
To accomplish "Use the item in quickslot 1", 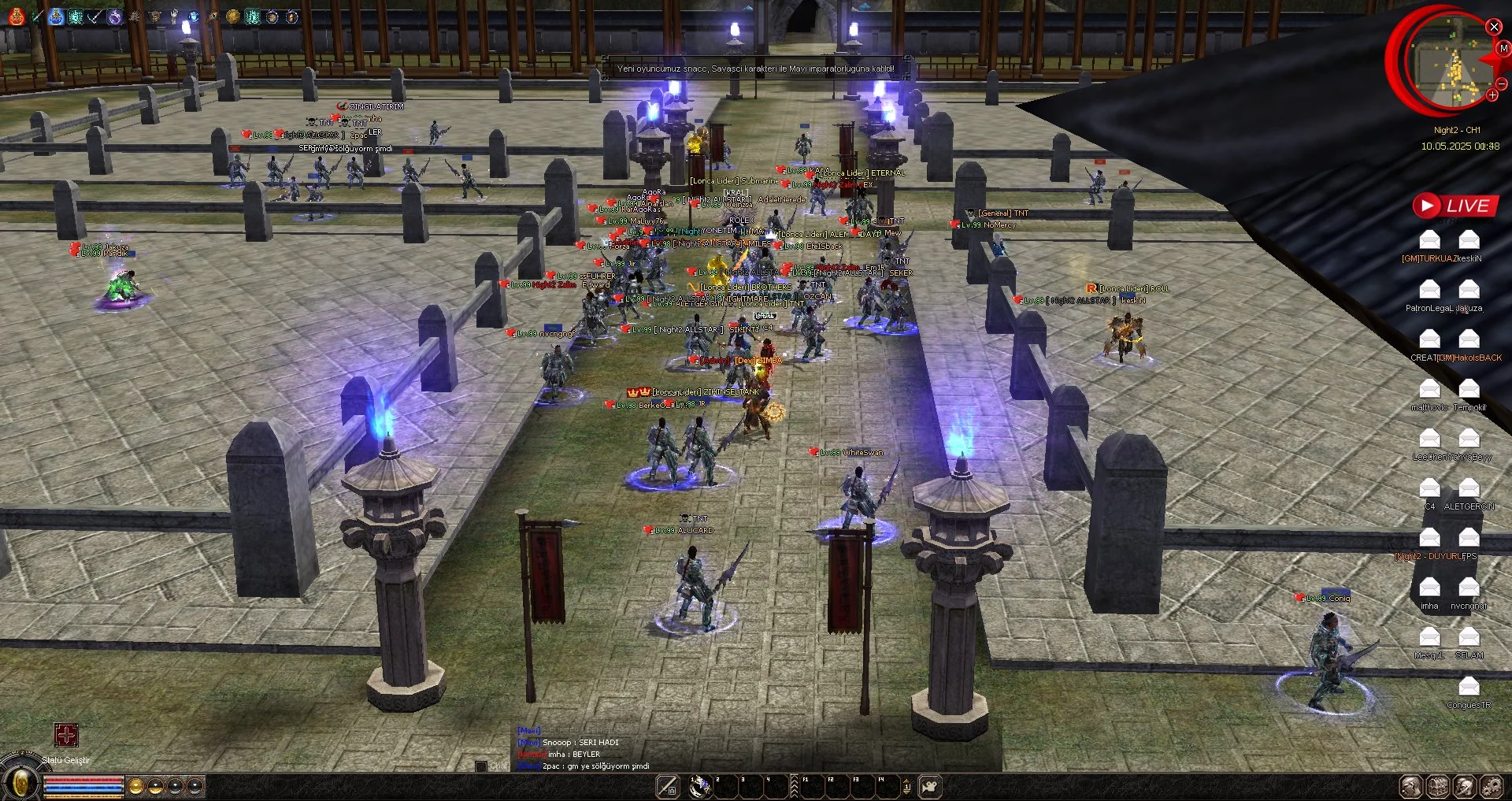I will tap(700, 786).
